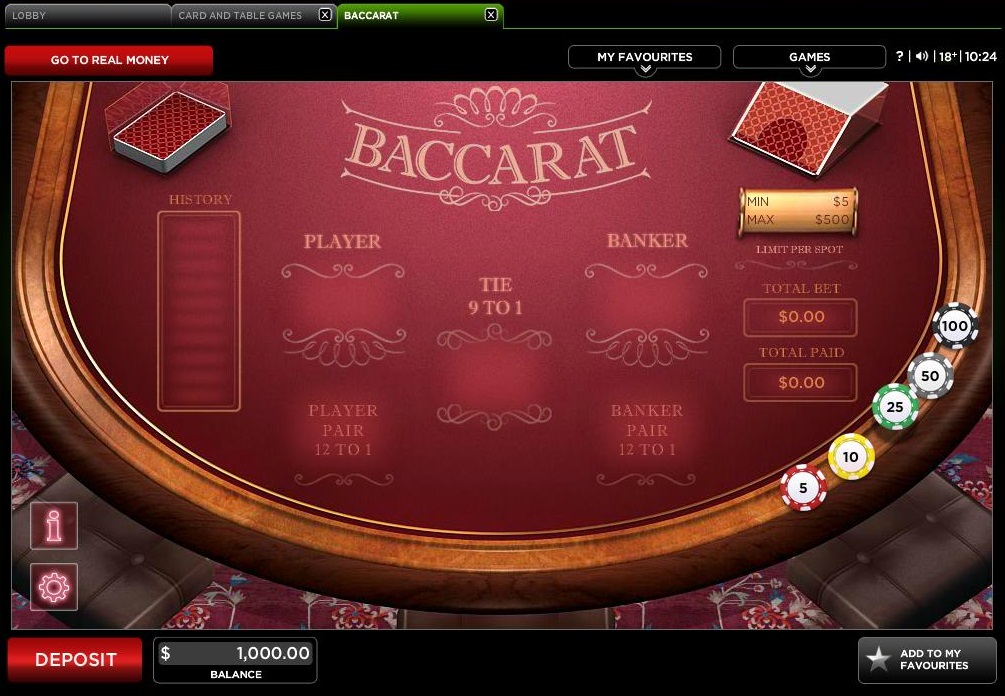Click the red Deposit button
Screen dimensions: 1005x696
point(76,660)
